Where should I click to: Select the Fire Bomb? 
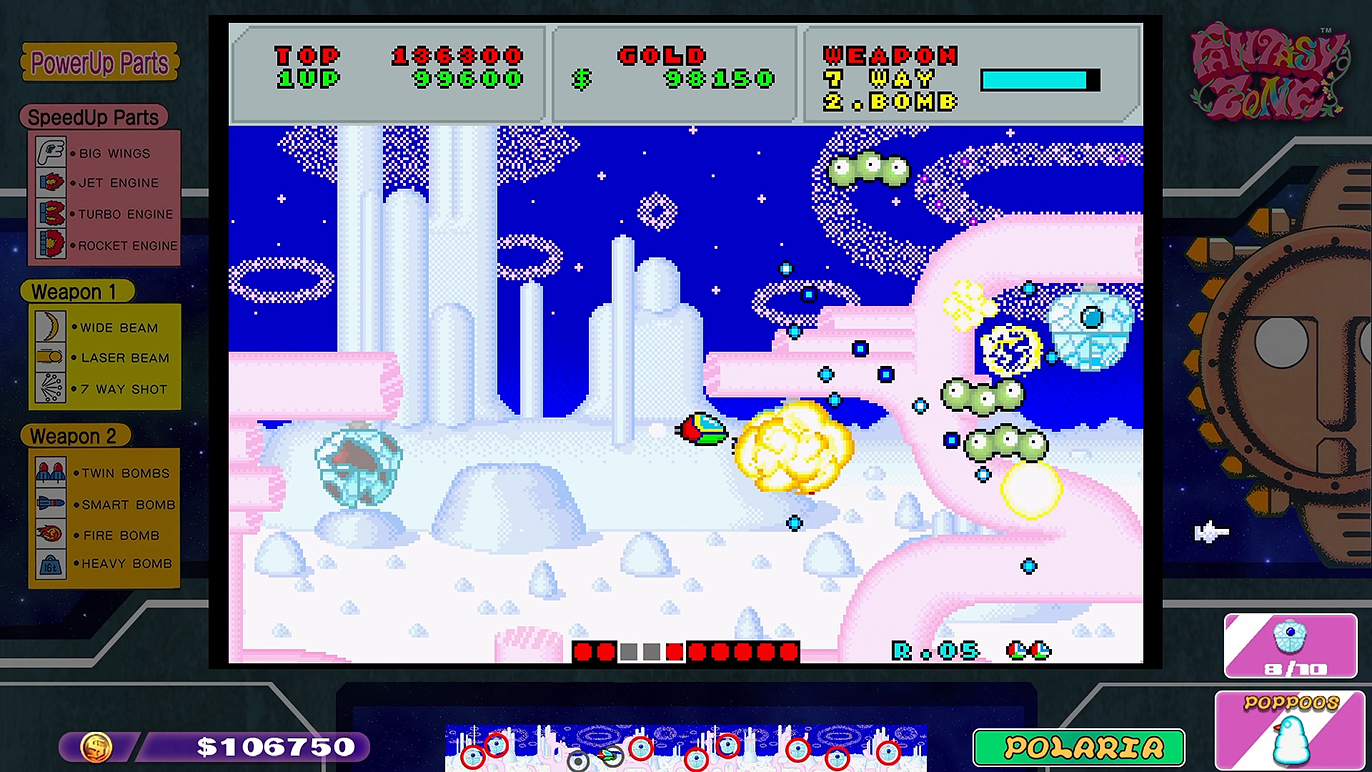pyautogui.click(x=104, y=535)
